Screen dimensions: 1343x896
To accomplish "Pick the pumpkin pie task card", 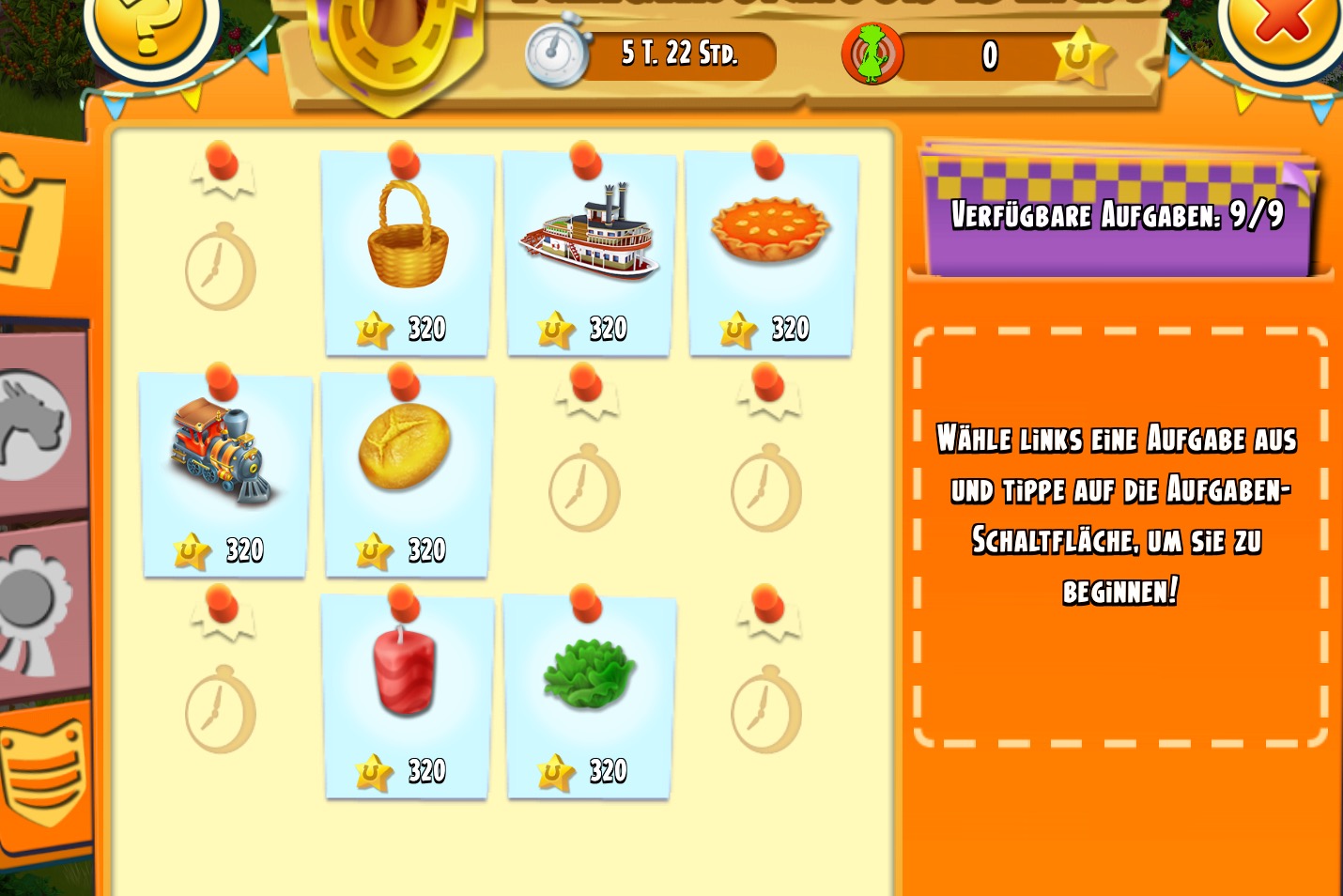I will 771,254.
